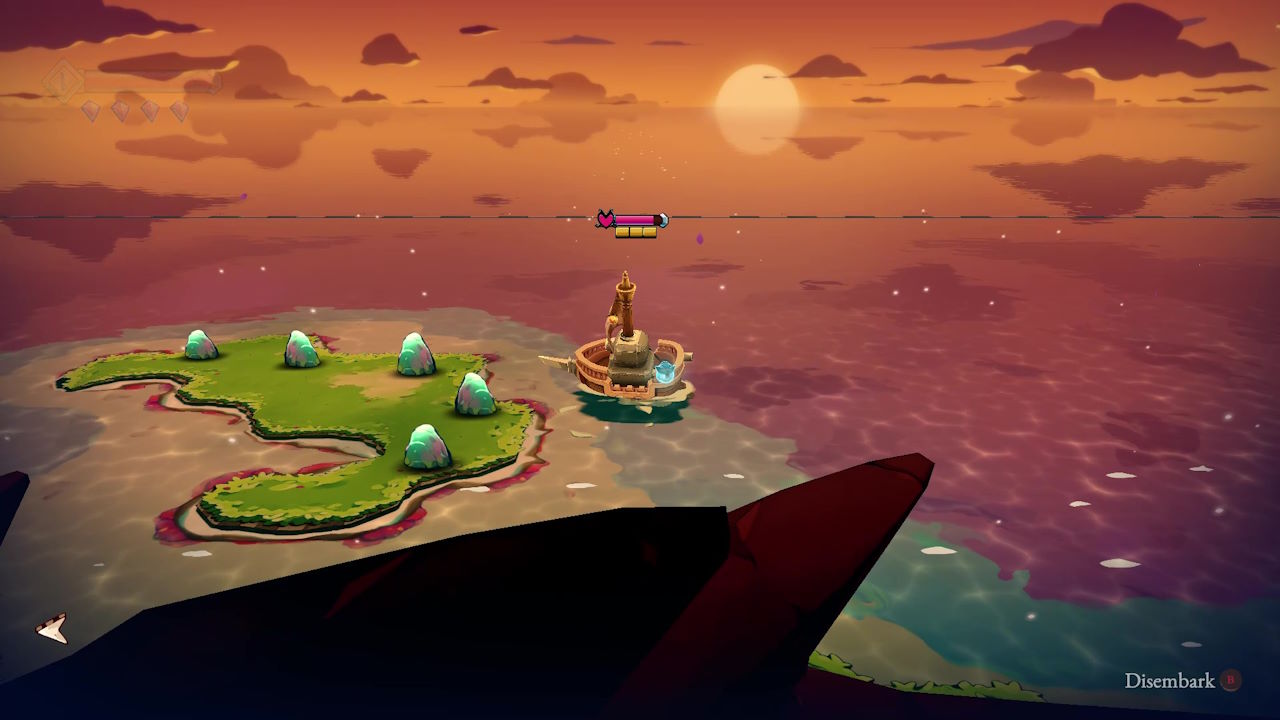The width and height of the screenshot is (1280, 720).
Task: Click the setting sun on the horizon
Action: [755, 95]
